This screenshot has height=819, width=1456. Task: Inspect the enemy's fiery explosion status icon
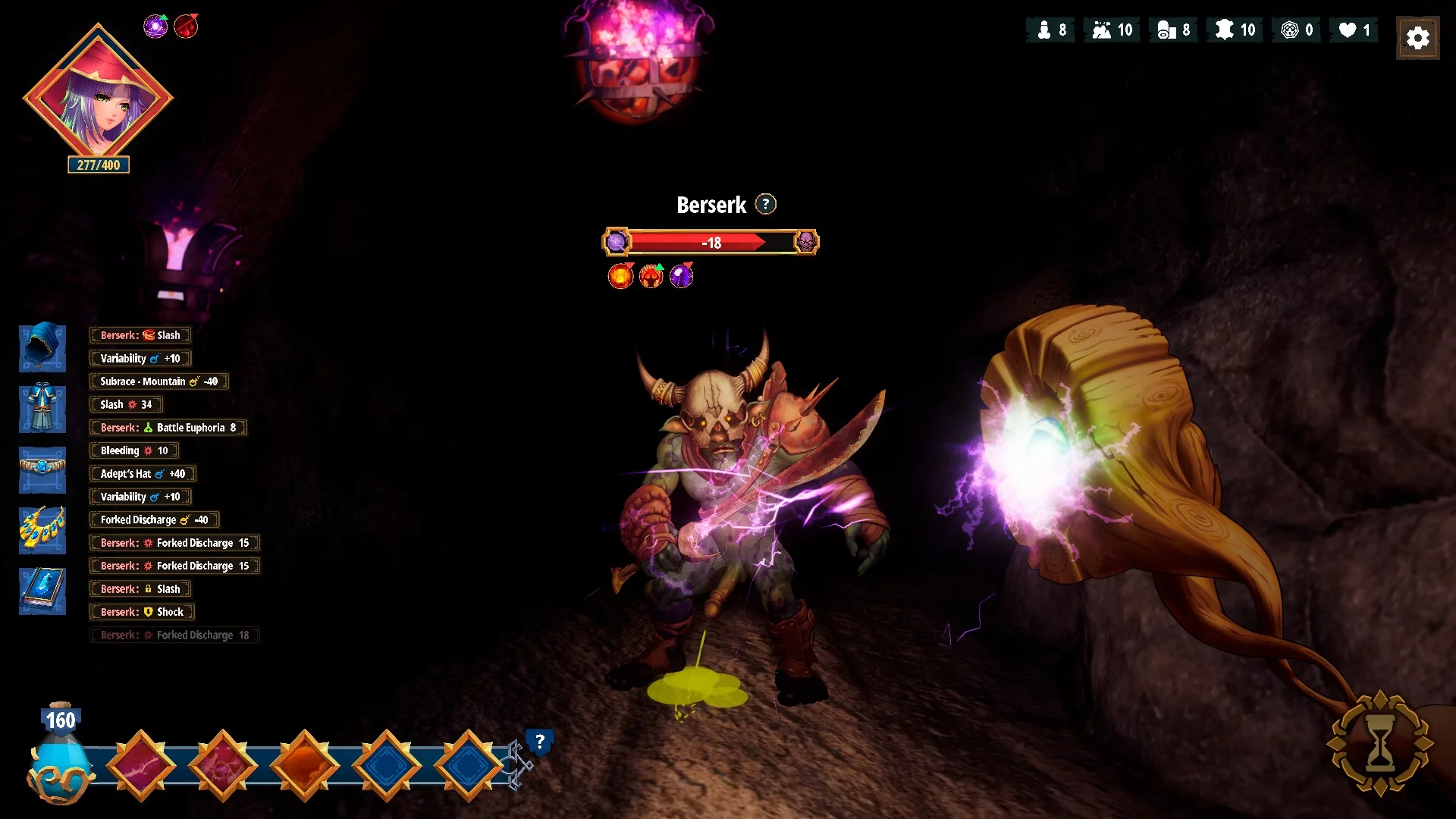click(620, 276)
